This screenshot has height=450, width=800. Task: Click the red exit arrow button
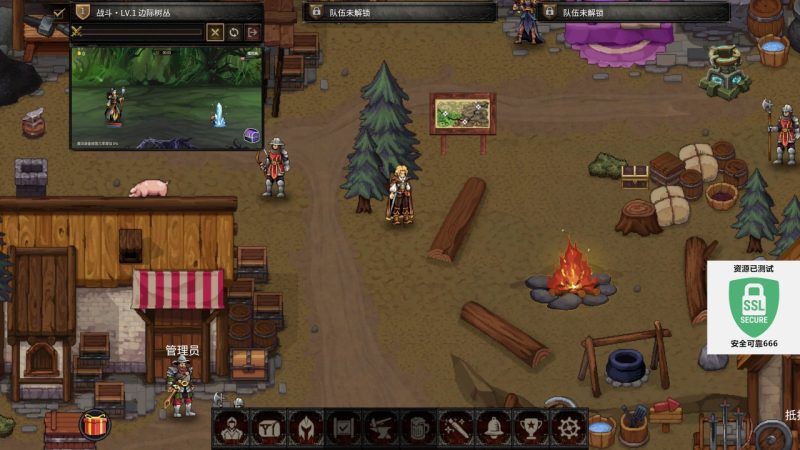coord(253,32)
